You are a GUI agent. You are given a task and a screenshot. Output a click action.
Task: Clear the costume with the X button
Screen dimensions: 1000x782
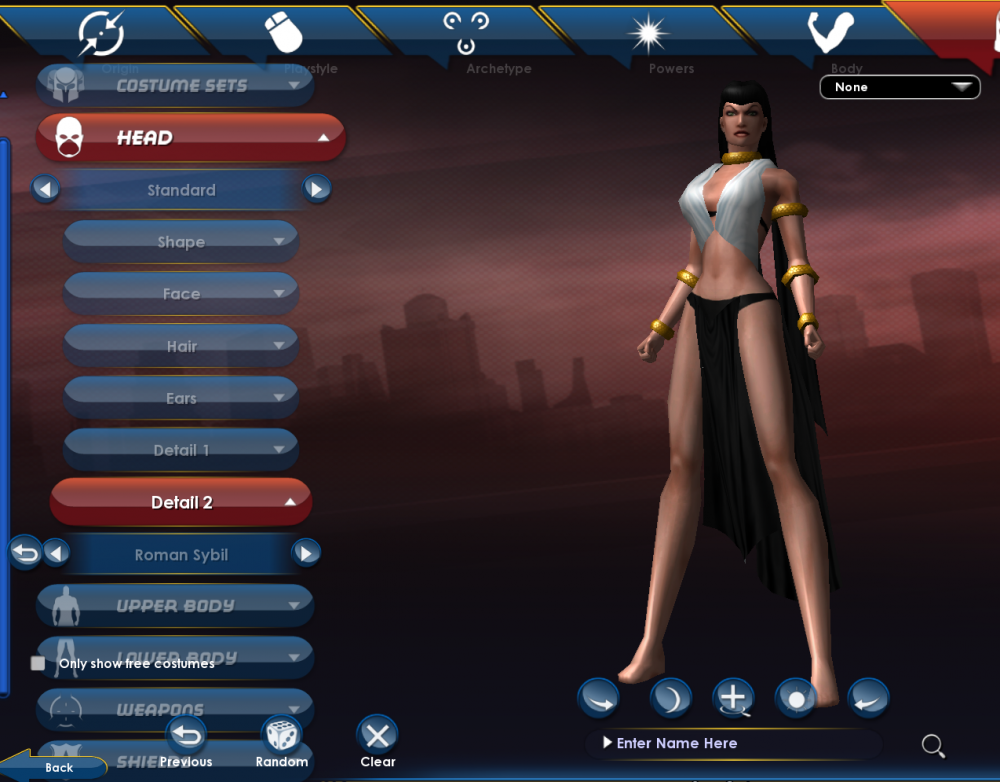click(x=377, y=737)
